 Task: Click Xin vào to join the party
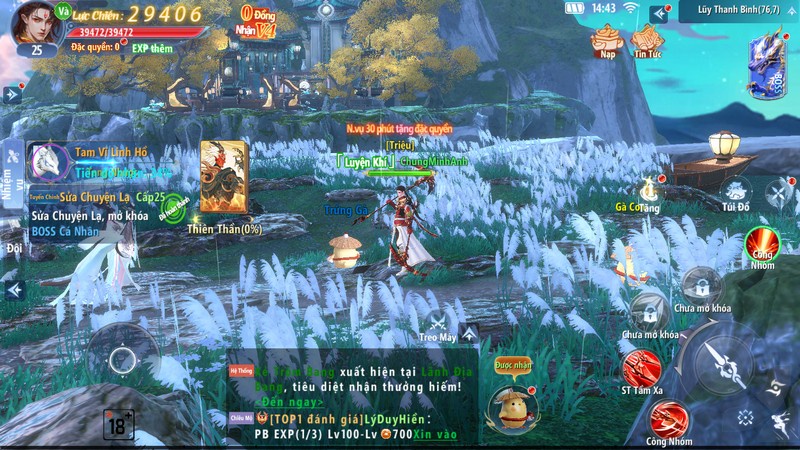436,434
